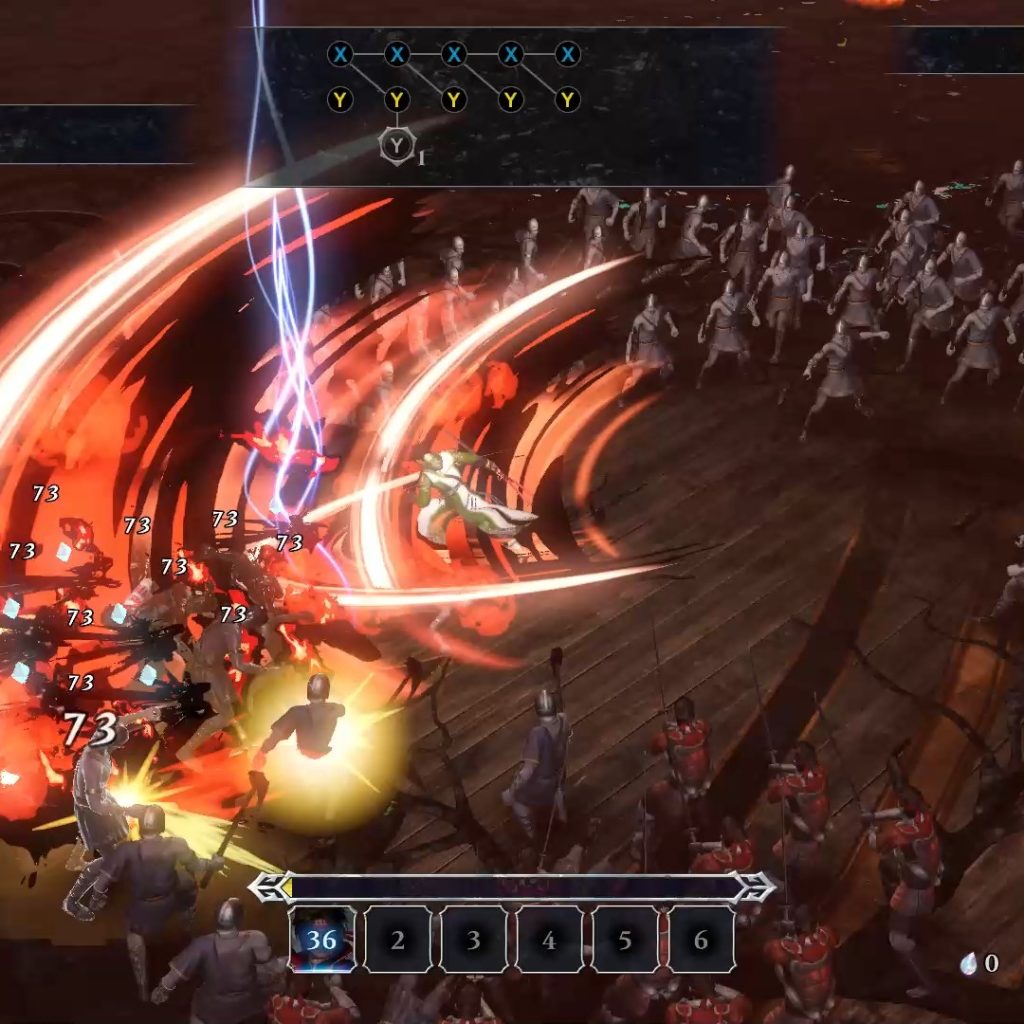
Task: Select the slot numbered 2
Action: (398, 939)
